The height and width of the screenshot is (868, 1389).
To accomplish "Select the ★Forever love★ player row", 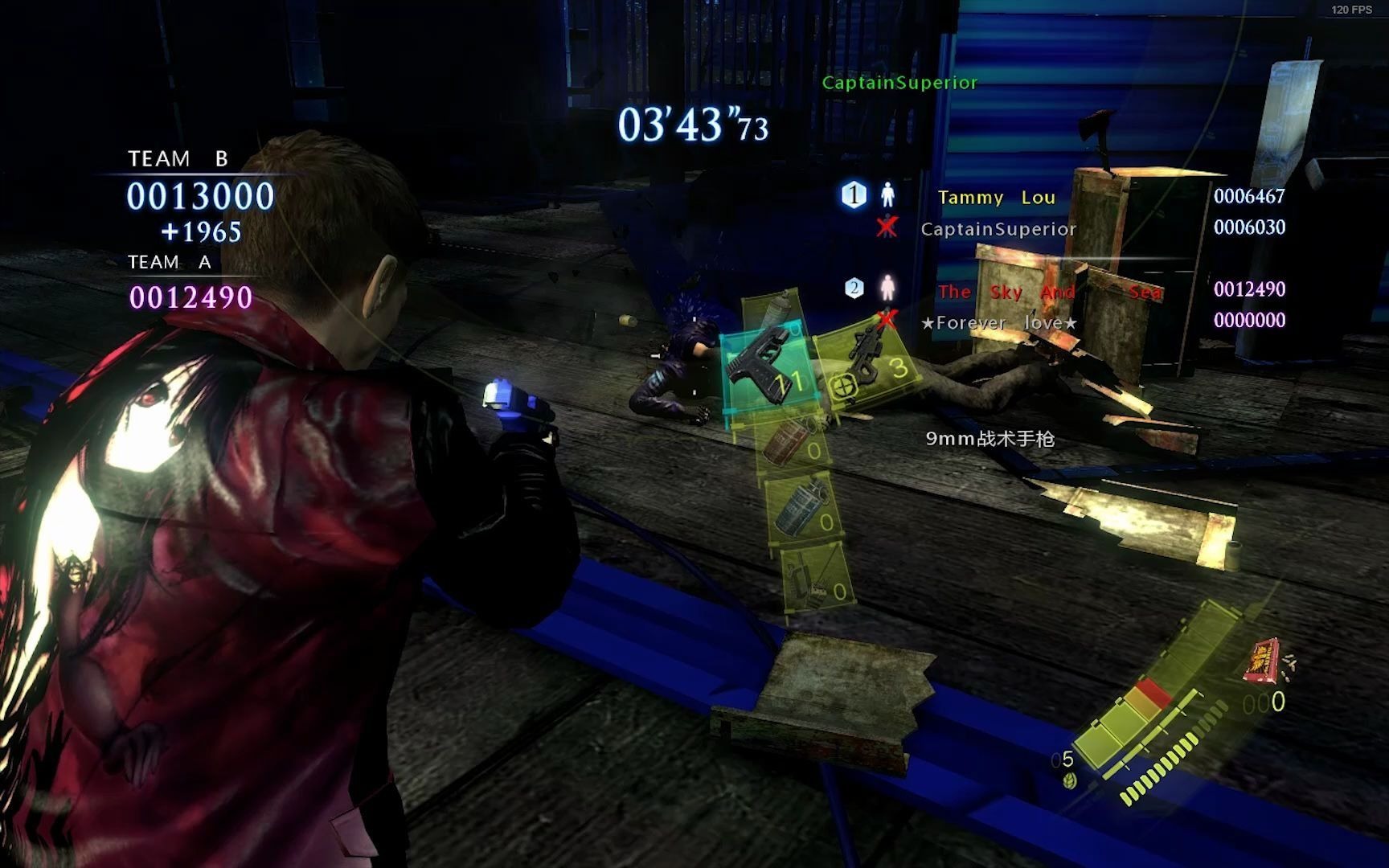I will click(999, 323).
